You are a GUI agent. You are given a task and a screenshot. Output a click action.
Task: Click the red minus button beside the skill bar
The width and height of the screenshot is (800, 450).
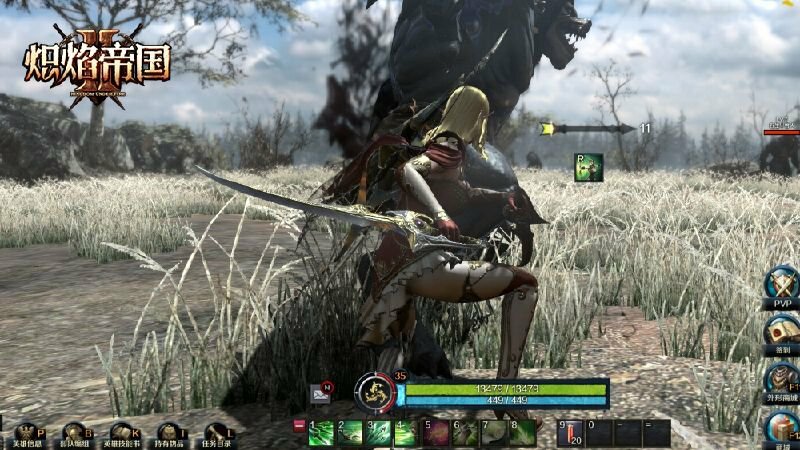tap(298, 425)
